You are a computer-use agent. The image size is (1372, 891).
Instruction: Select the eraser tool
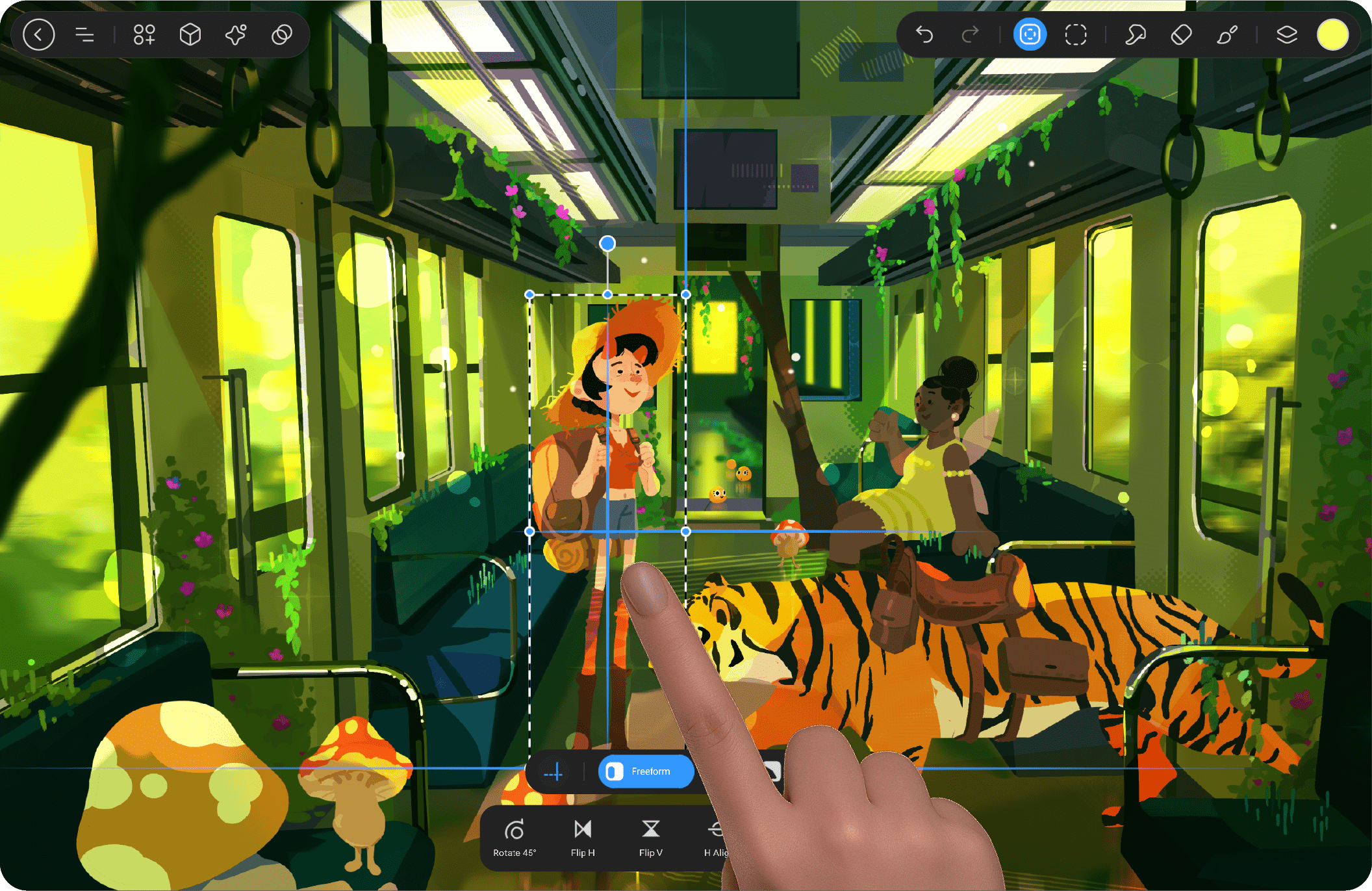(1181, 34)
